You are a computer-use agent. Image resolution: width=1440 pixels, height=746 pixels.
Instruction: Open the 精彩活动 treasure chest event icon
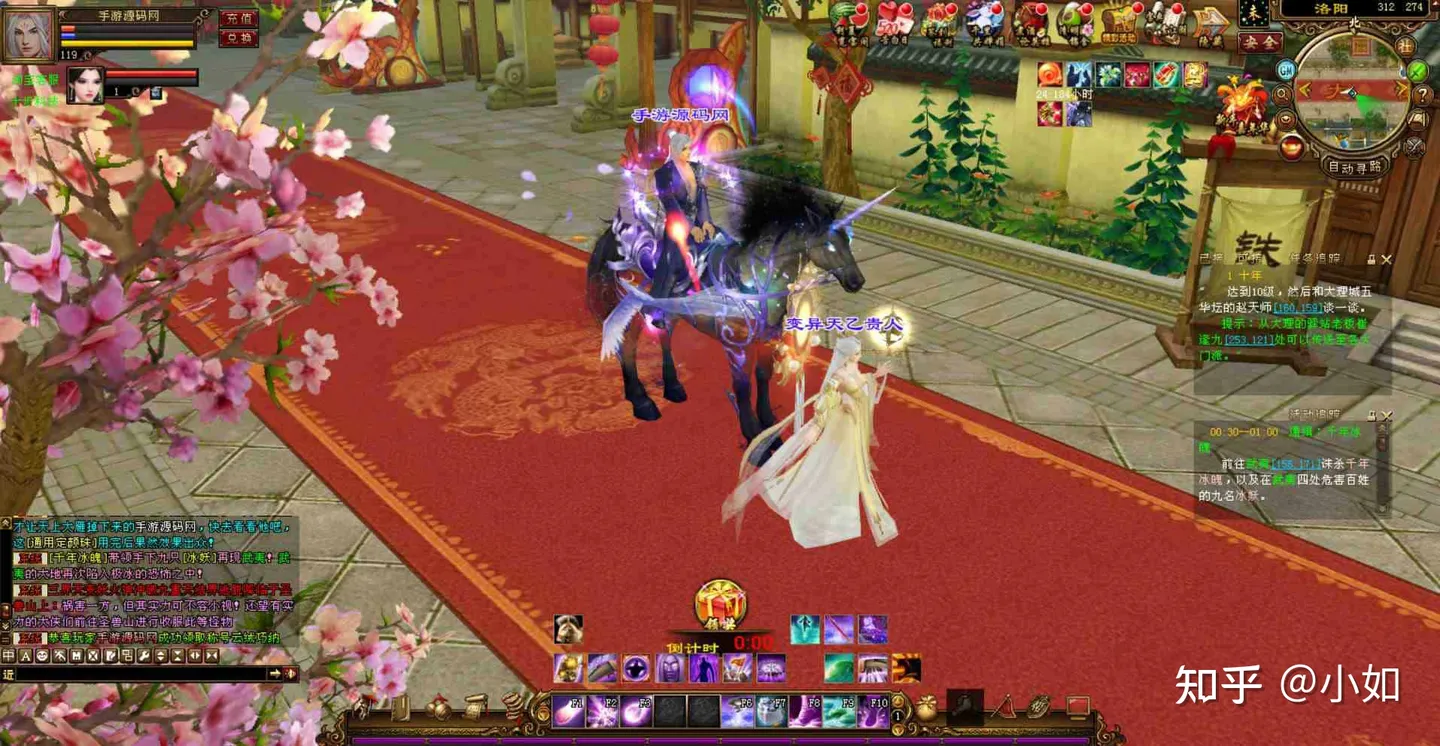pos(1120,24)
